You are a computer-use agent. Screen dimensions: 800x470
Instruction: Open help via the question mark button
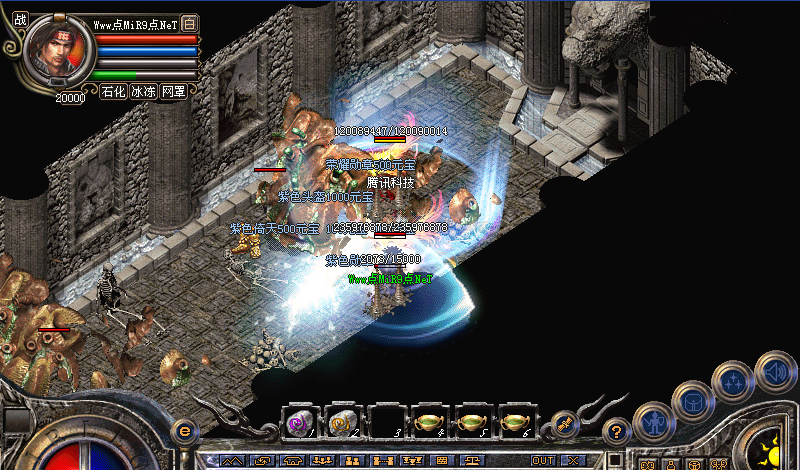pyautogui.click(x=617, y=433)
